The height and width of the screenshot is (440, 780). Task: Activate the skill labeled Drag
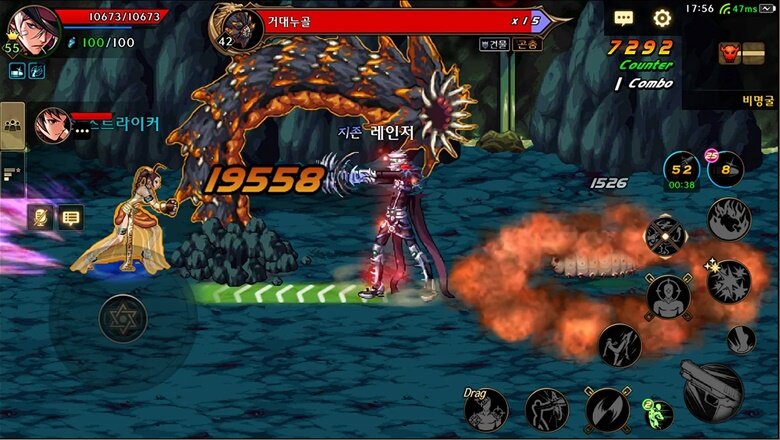click(486, 409)
